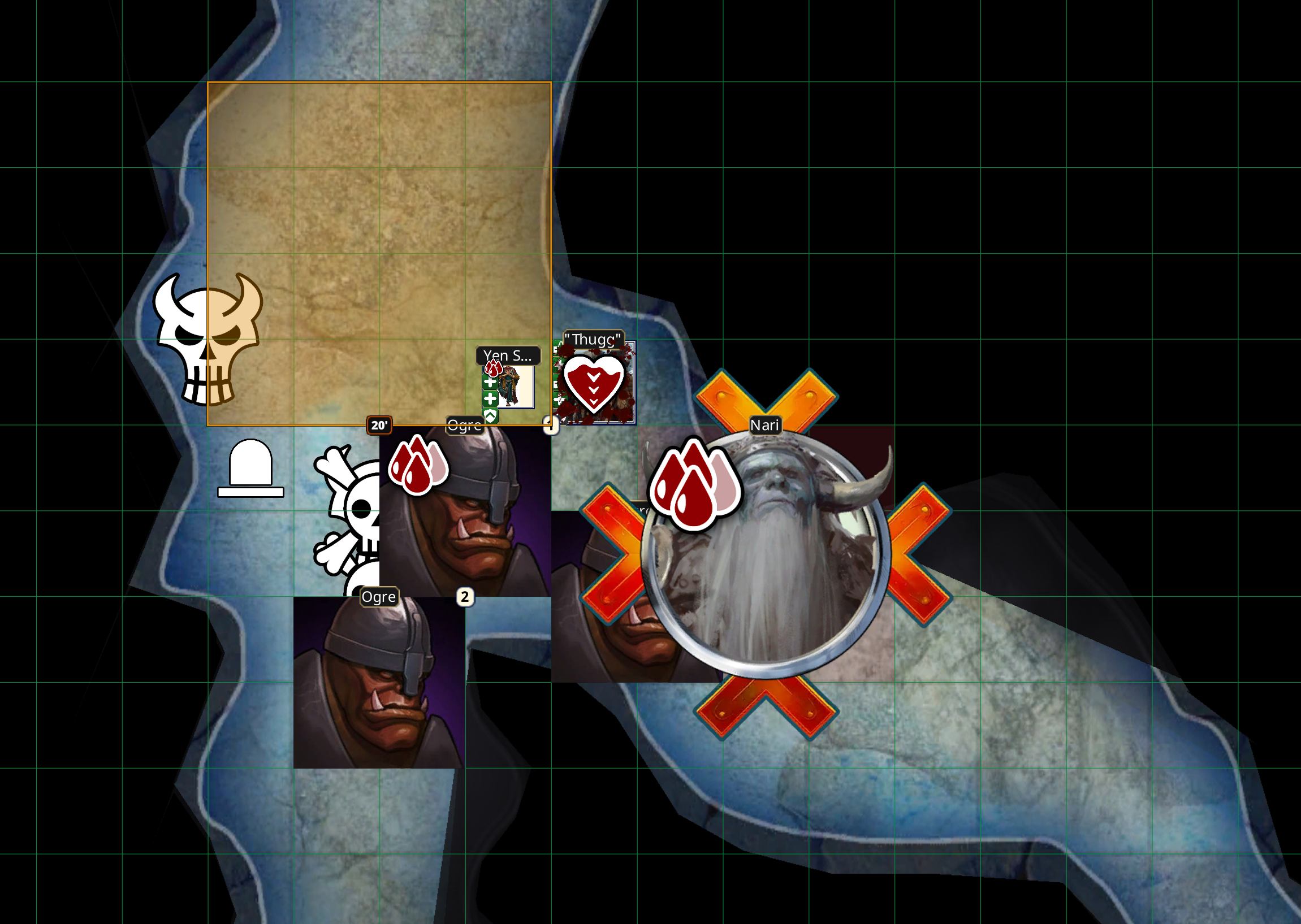Click the upper green plus heal button on Yen S

point(490,383)
